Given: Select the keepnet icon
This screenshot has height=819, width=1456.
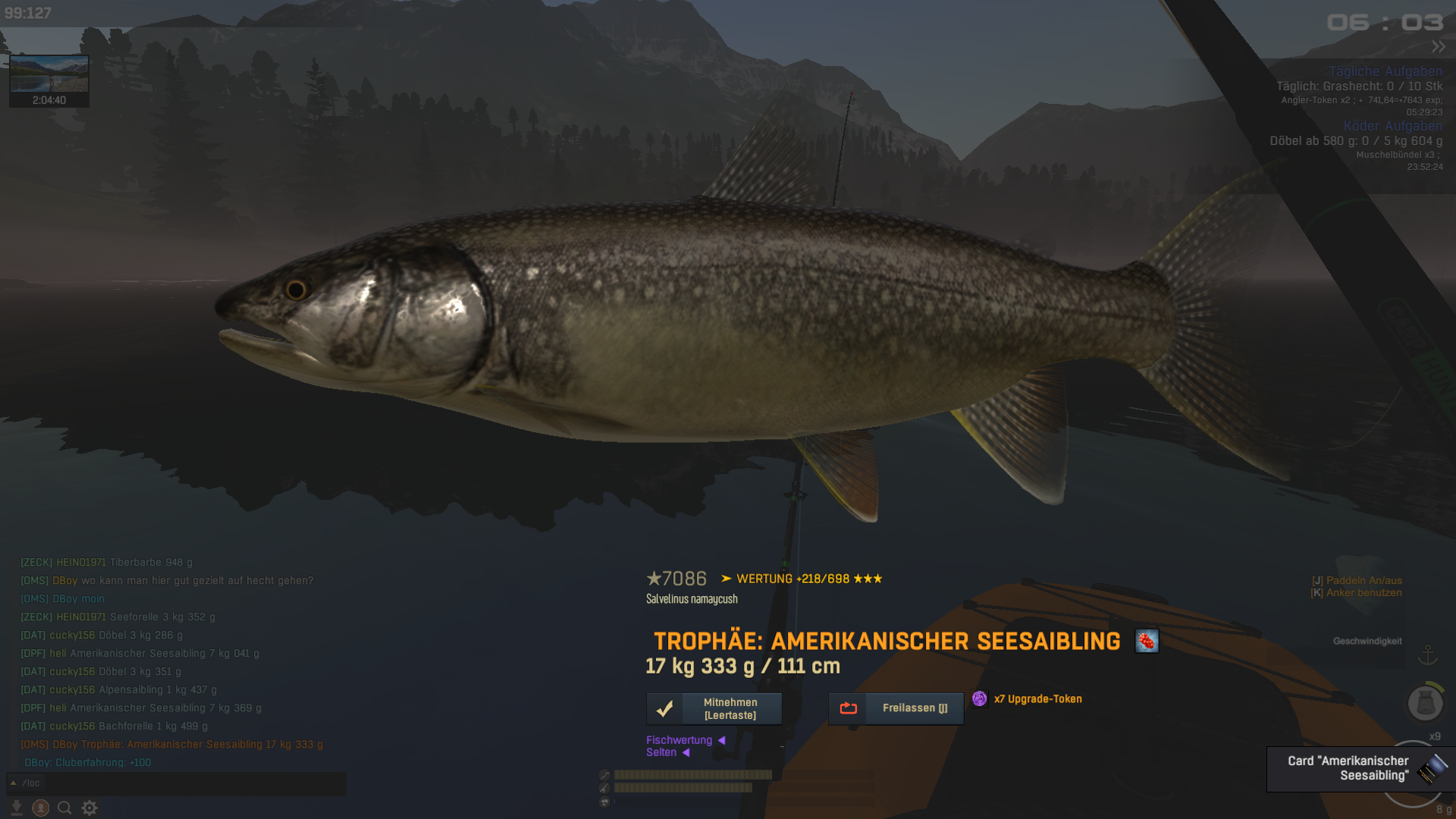Looking at the screenshot, I should 1425,703.
